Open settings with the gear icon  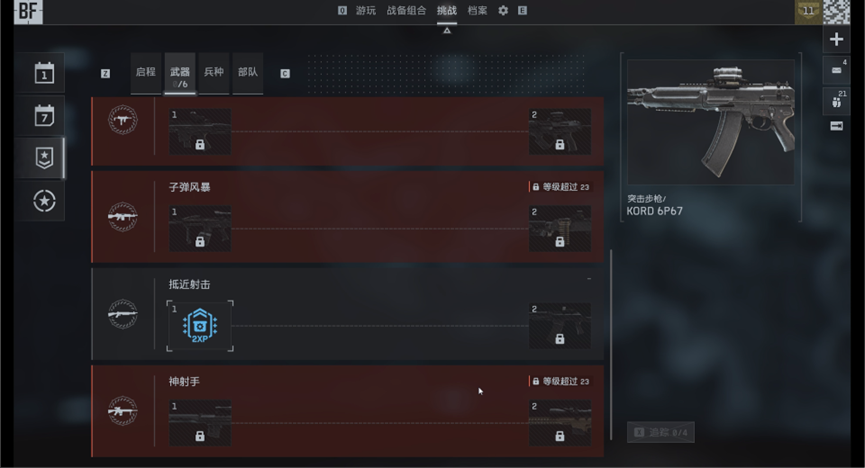pyautogui.click(x=503, y=10)
